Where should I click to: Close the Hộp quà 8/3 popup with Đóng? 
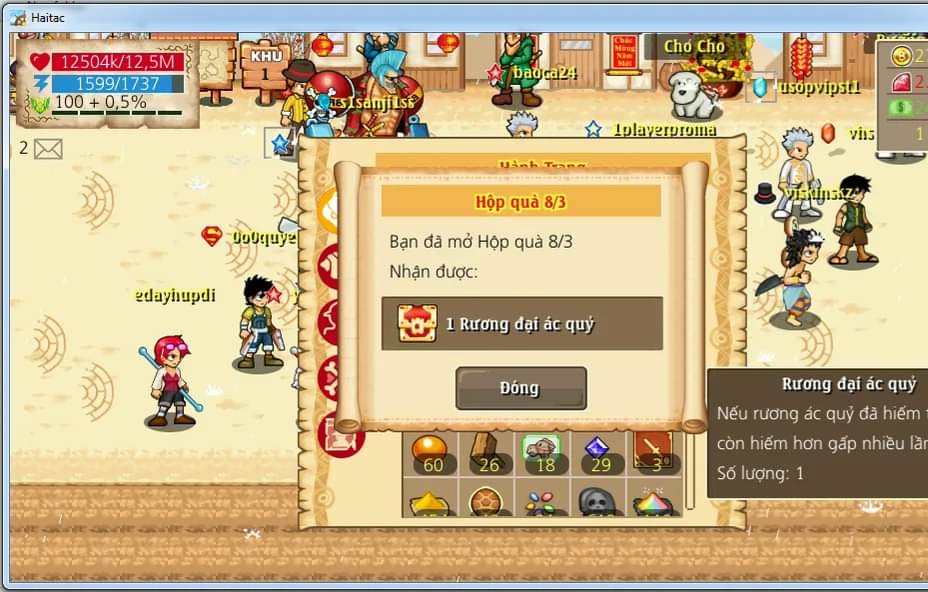coord(521,388)
